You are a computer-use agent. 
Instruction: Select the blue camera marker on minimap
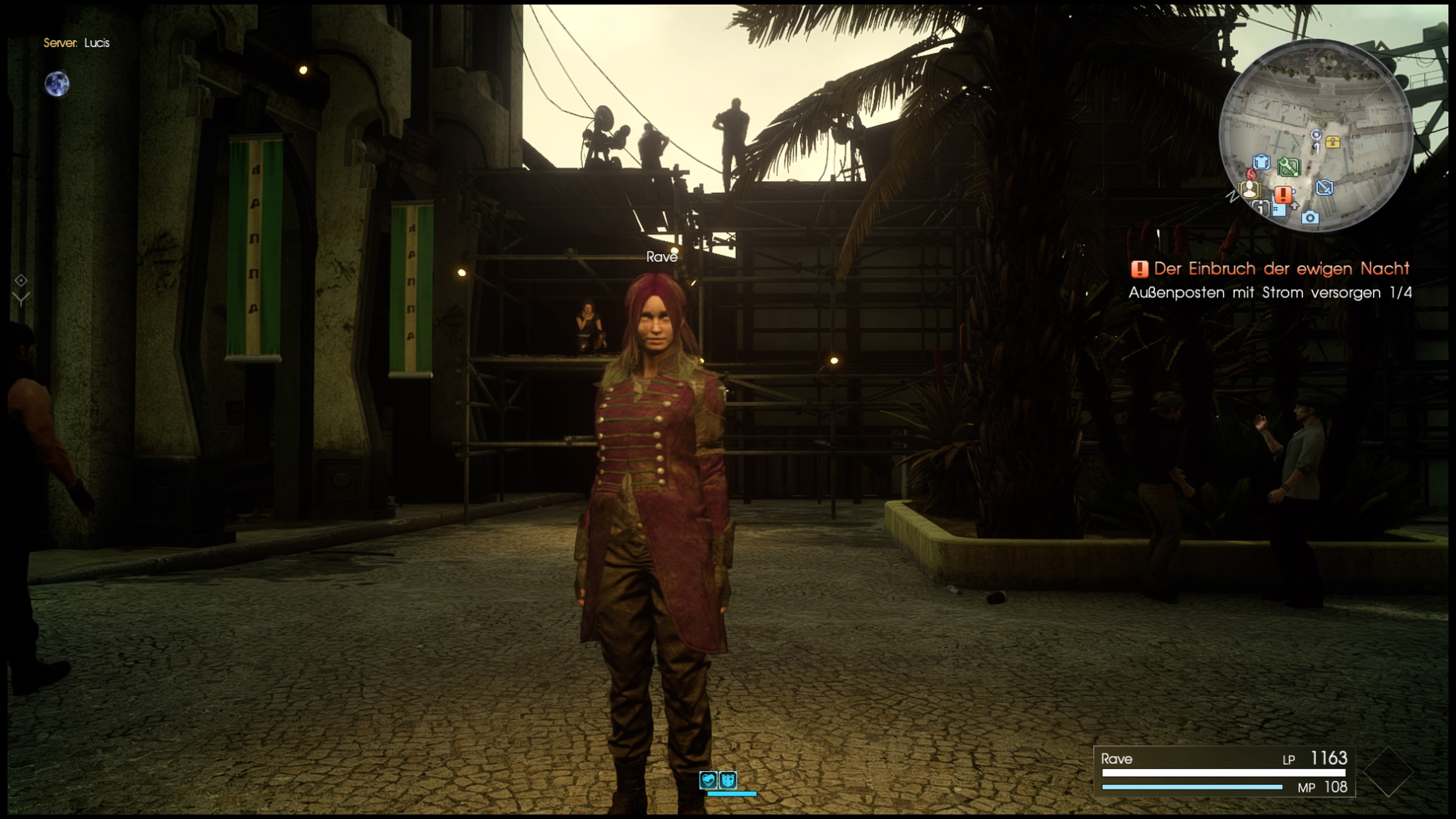tap(1310, 218)
